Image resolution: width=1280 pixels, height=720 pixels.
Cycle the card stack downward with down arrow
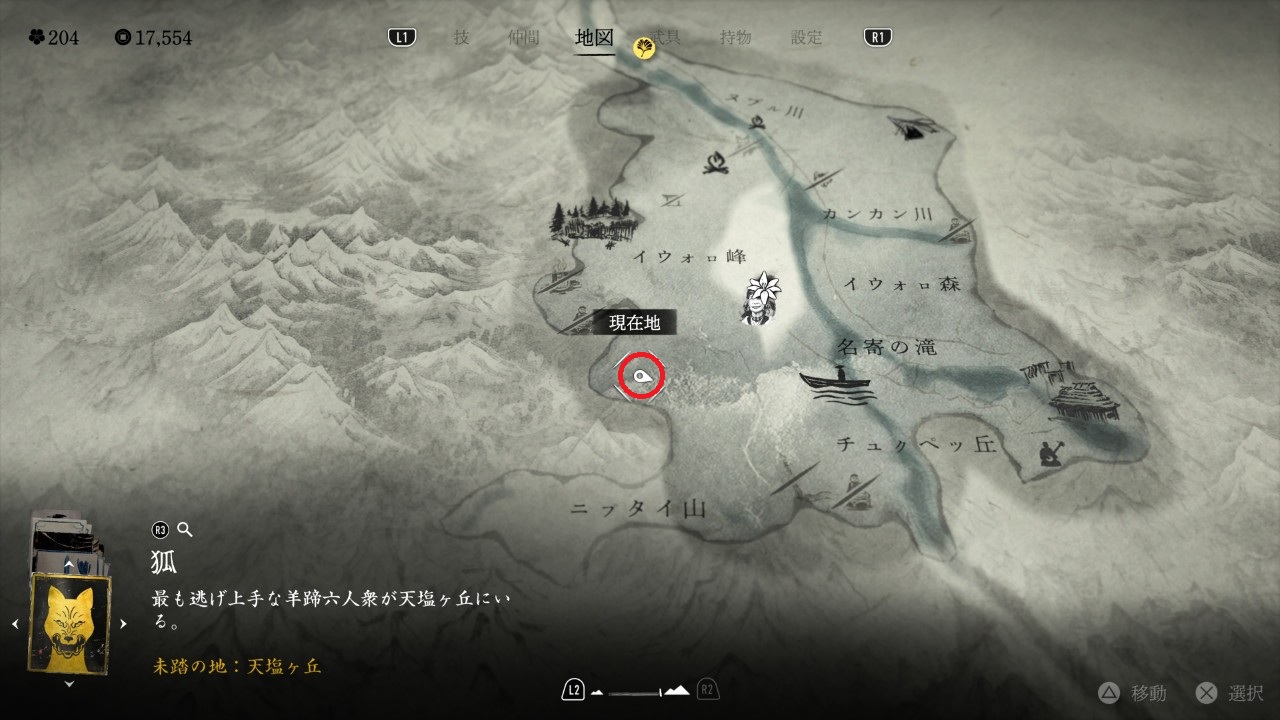69,684
